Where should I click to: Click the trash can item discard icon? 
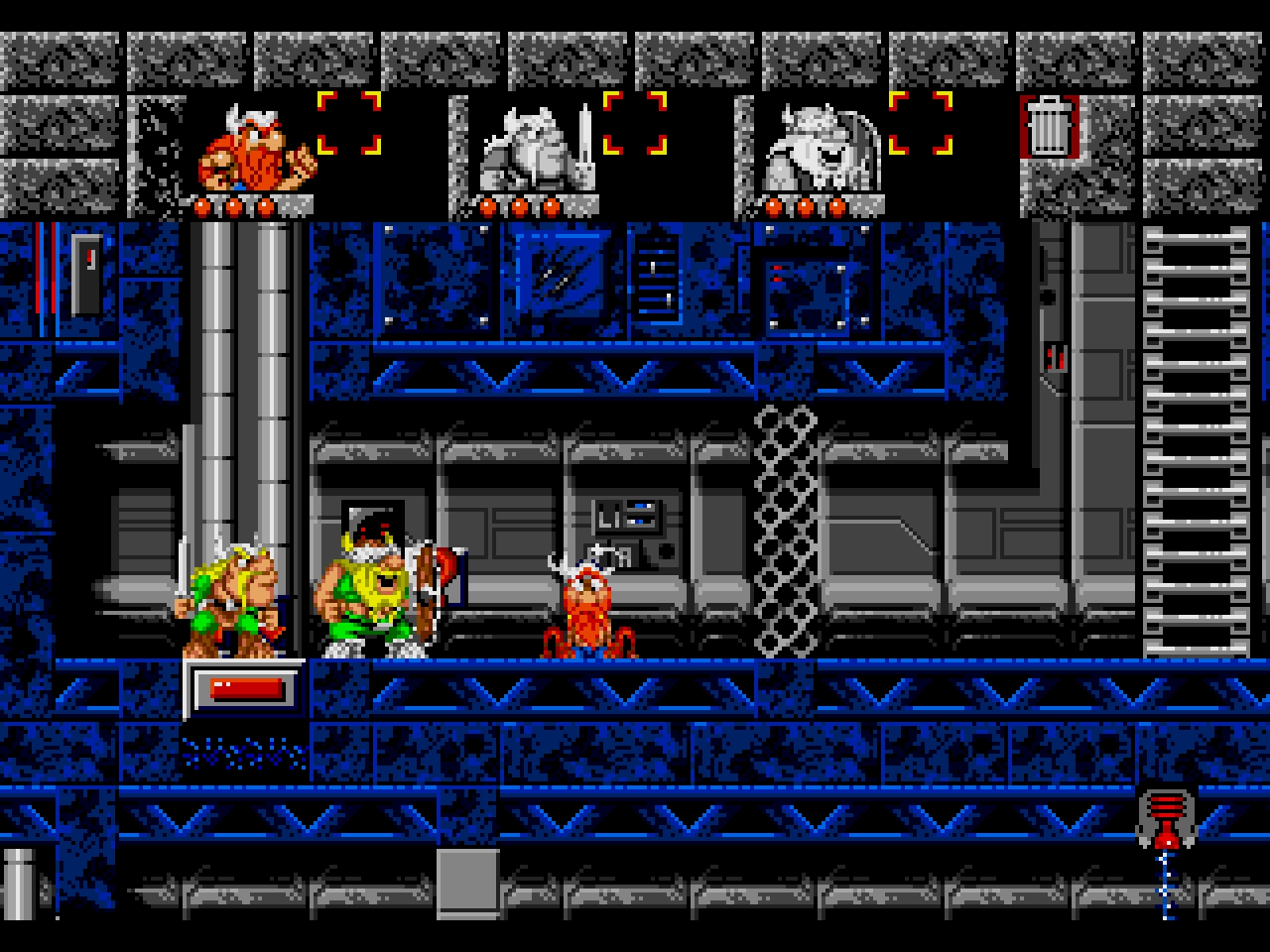1049,126
